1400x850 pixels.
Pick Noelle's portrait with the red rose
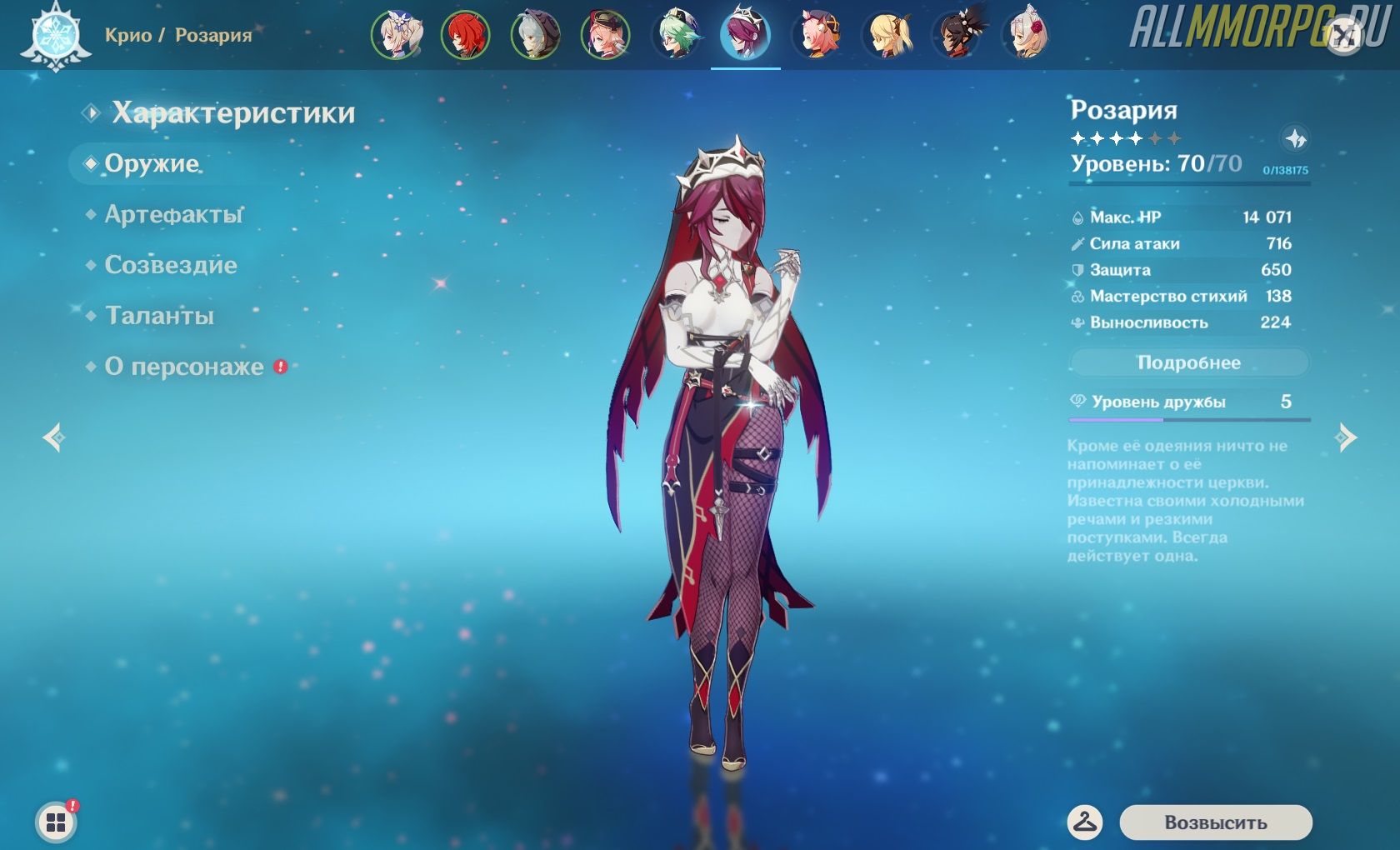[1027, 35]
